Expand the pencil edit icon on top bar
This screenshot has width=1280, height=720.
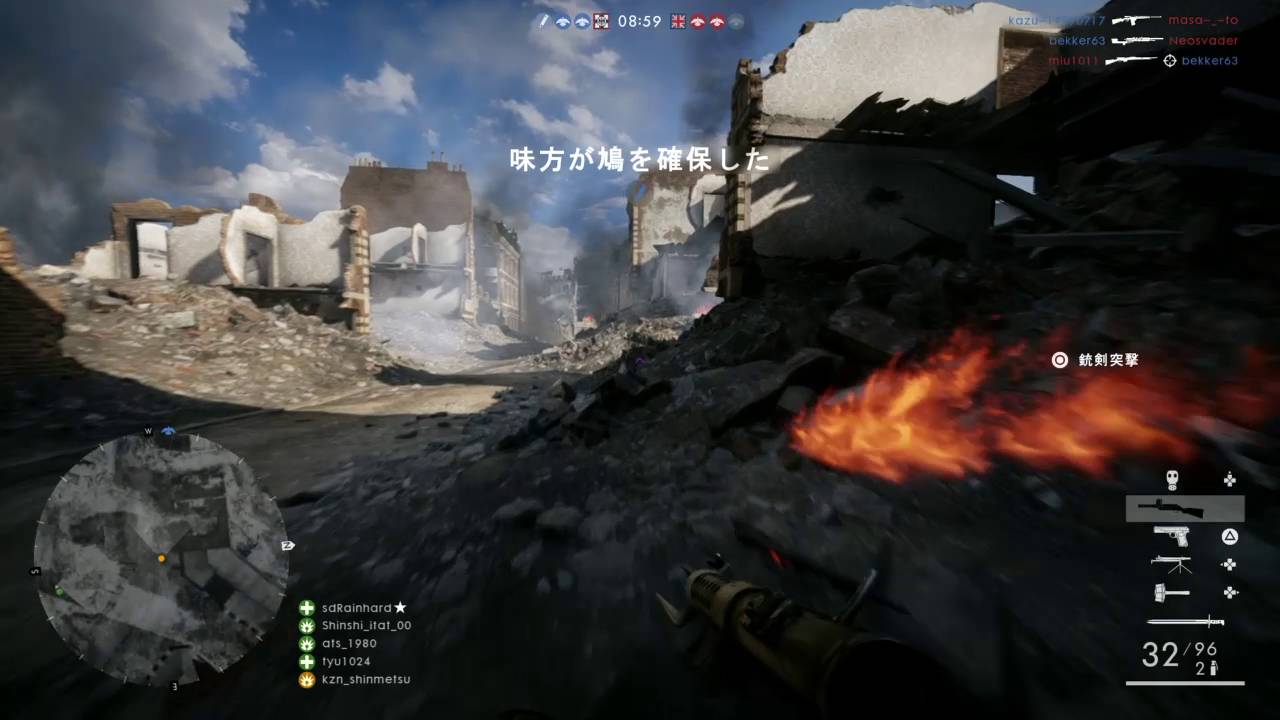[x=544, y=20]
